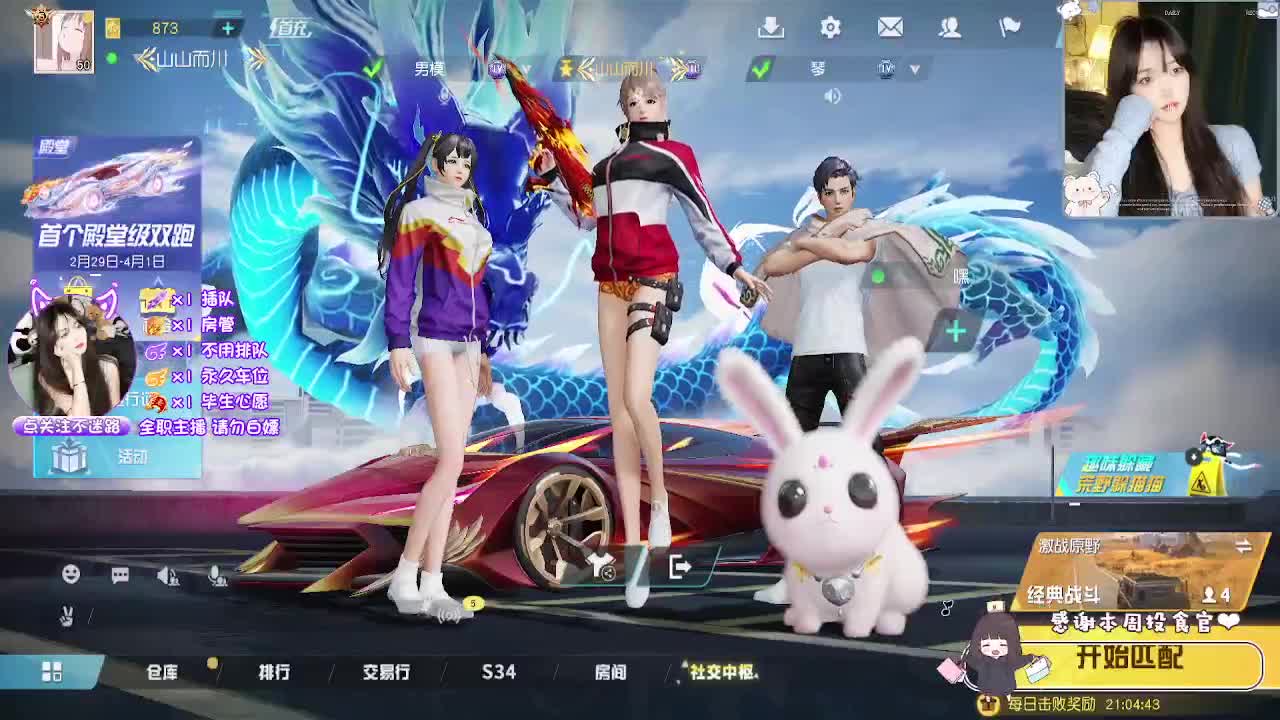Open the Friends list icon

pyautogui.click(x=950, y=28)
